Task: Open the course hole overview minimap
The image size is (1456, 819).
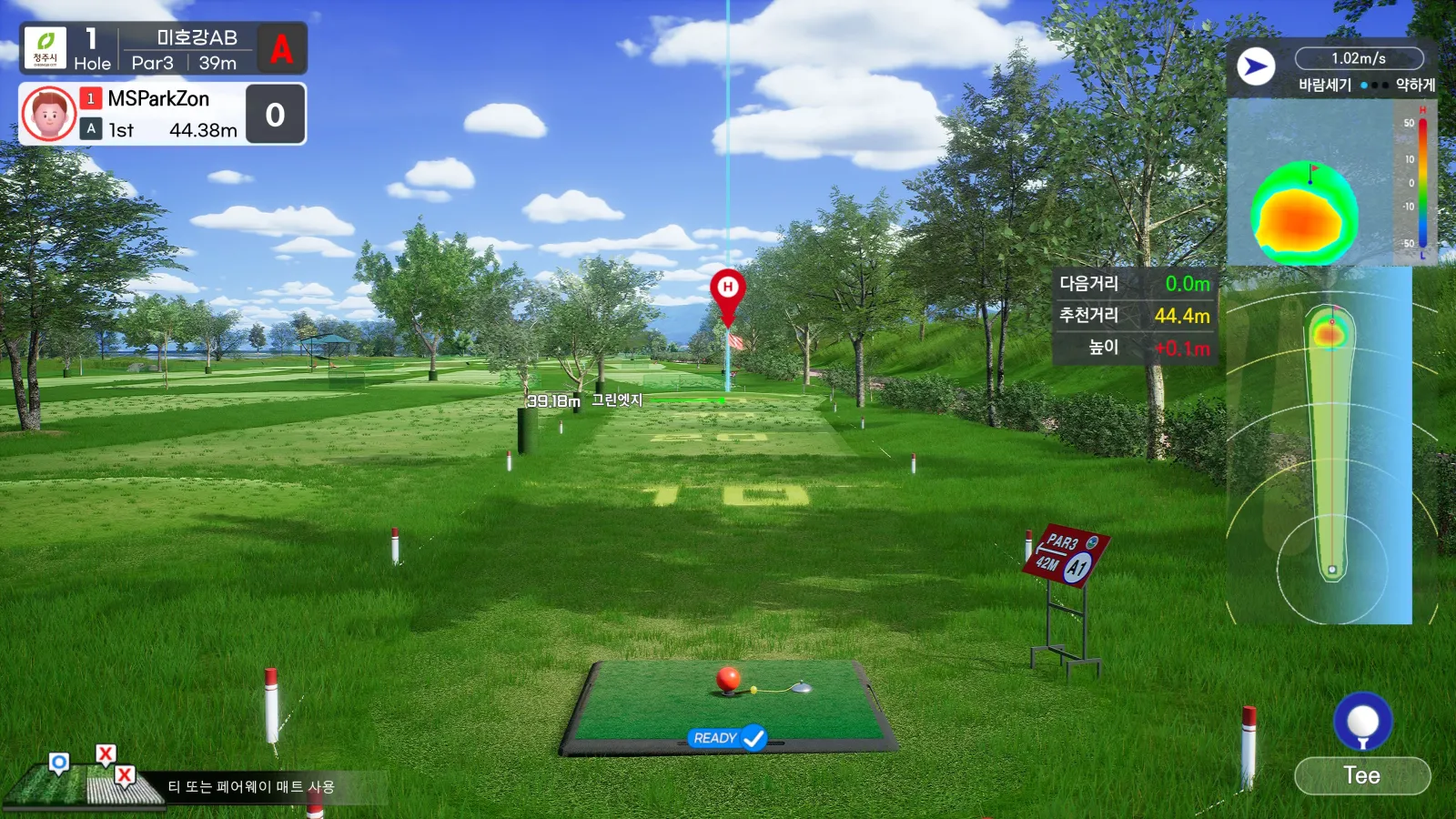Action: tap(1330, 446)
